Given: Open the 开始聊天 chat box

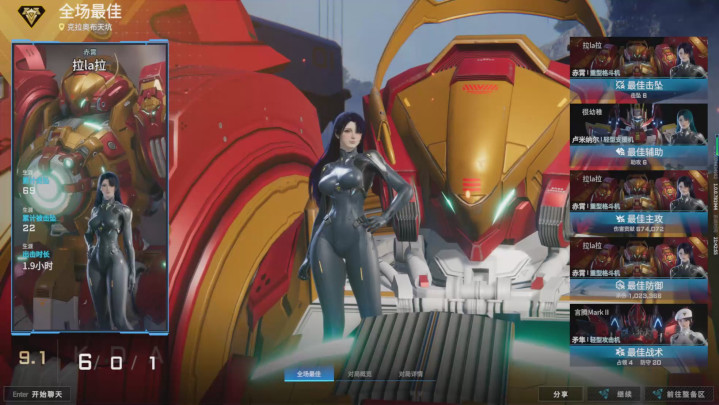Looking at the screenshot, I should (40, 394).
